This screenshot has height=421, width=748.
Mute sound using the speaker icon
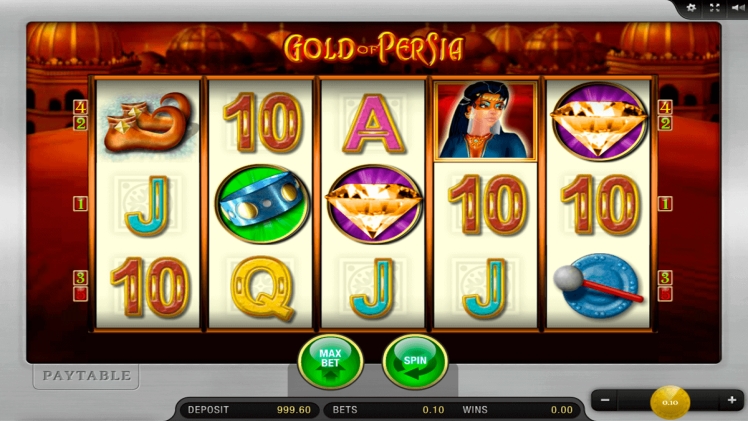click(736, 8)
